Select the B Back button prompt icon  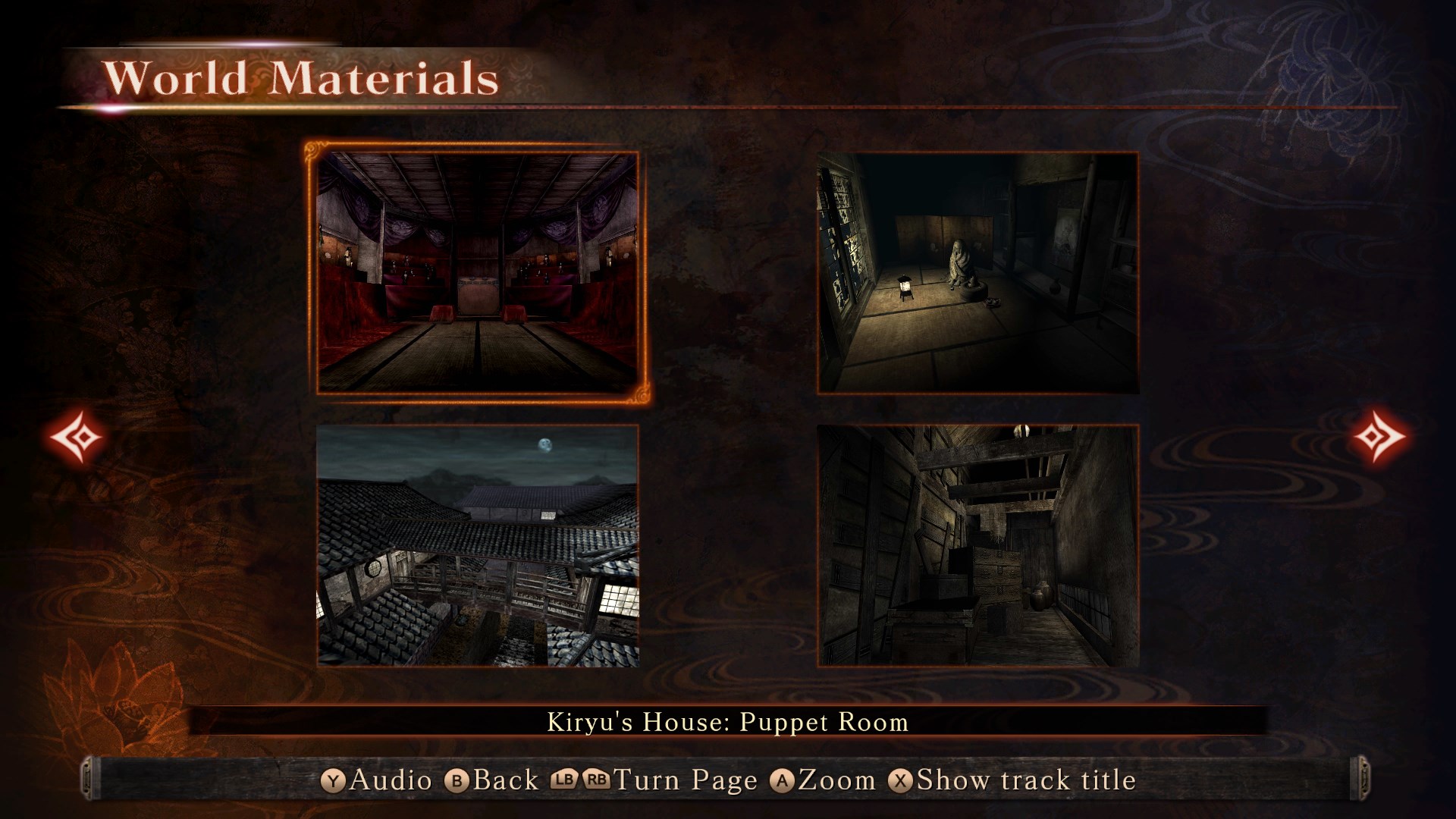tap(458, 779)
